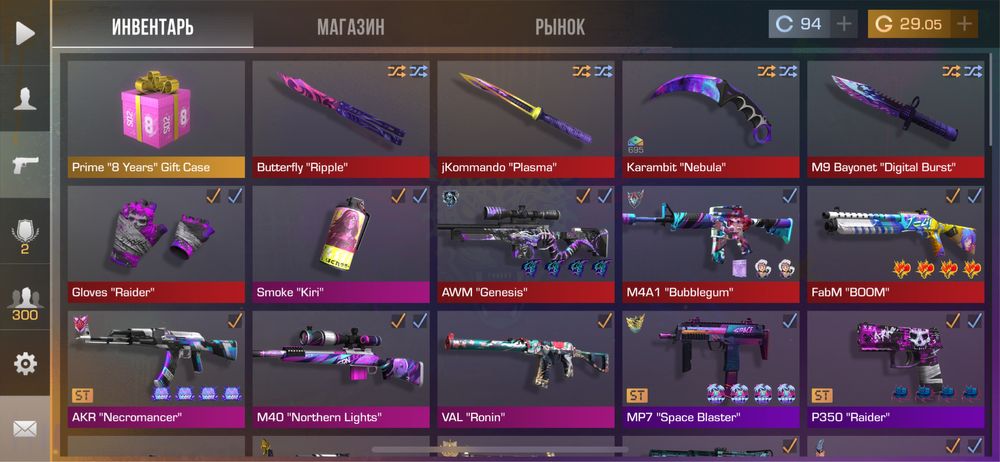Open the player profile icon

25,98
